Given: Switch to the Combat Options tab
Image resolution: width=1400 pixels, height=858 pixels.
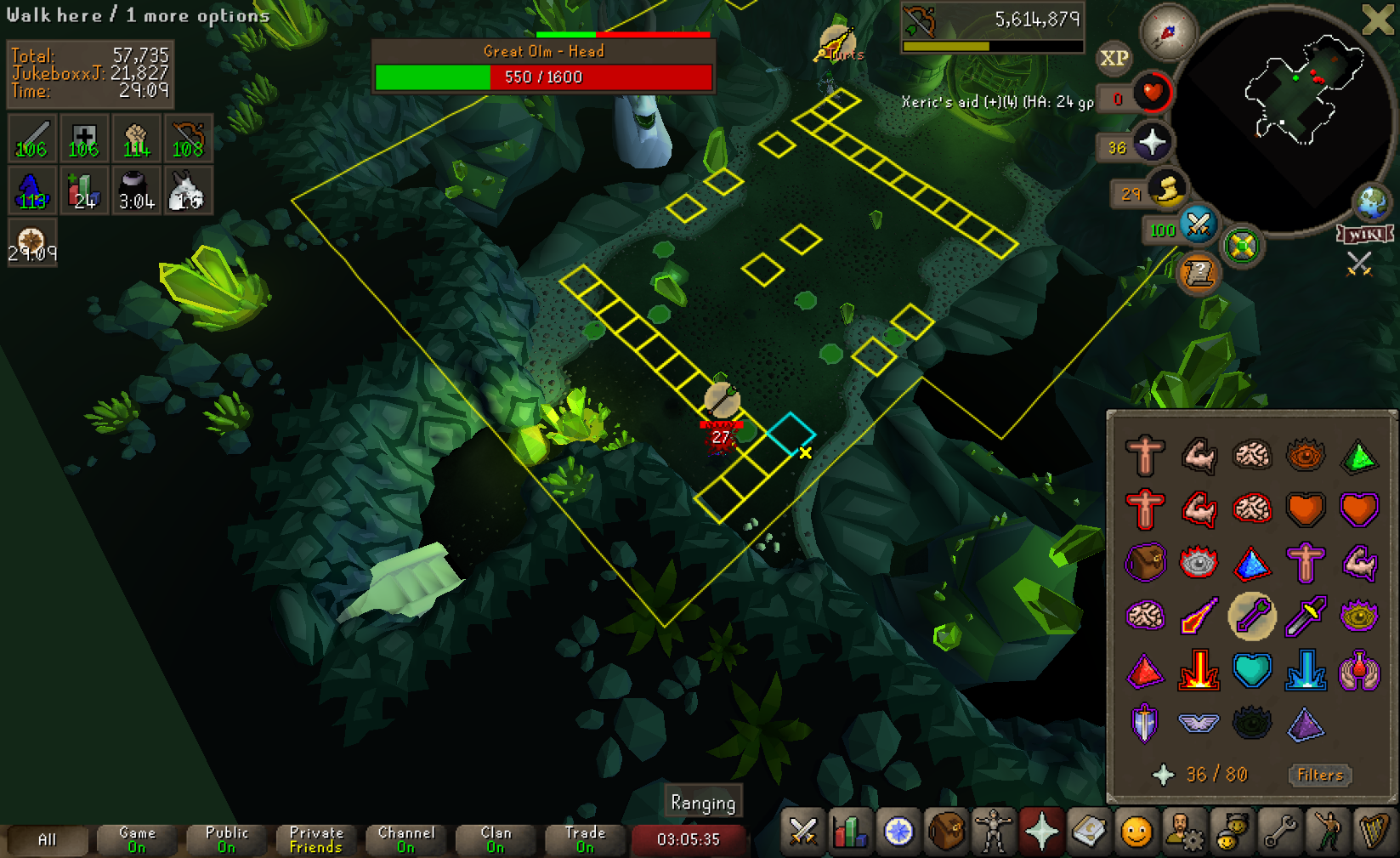Looking at the screenshot, I should [x=802, y=832].
